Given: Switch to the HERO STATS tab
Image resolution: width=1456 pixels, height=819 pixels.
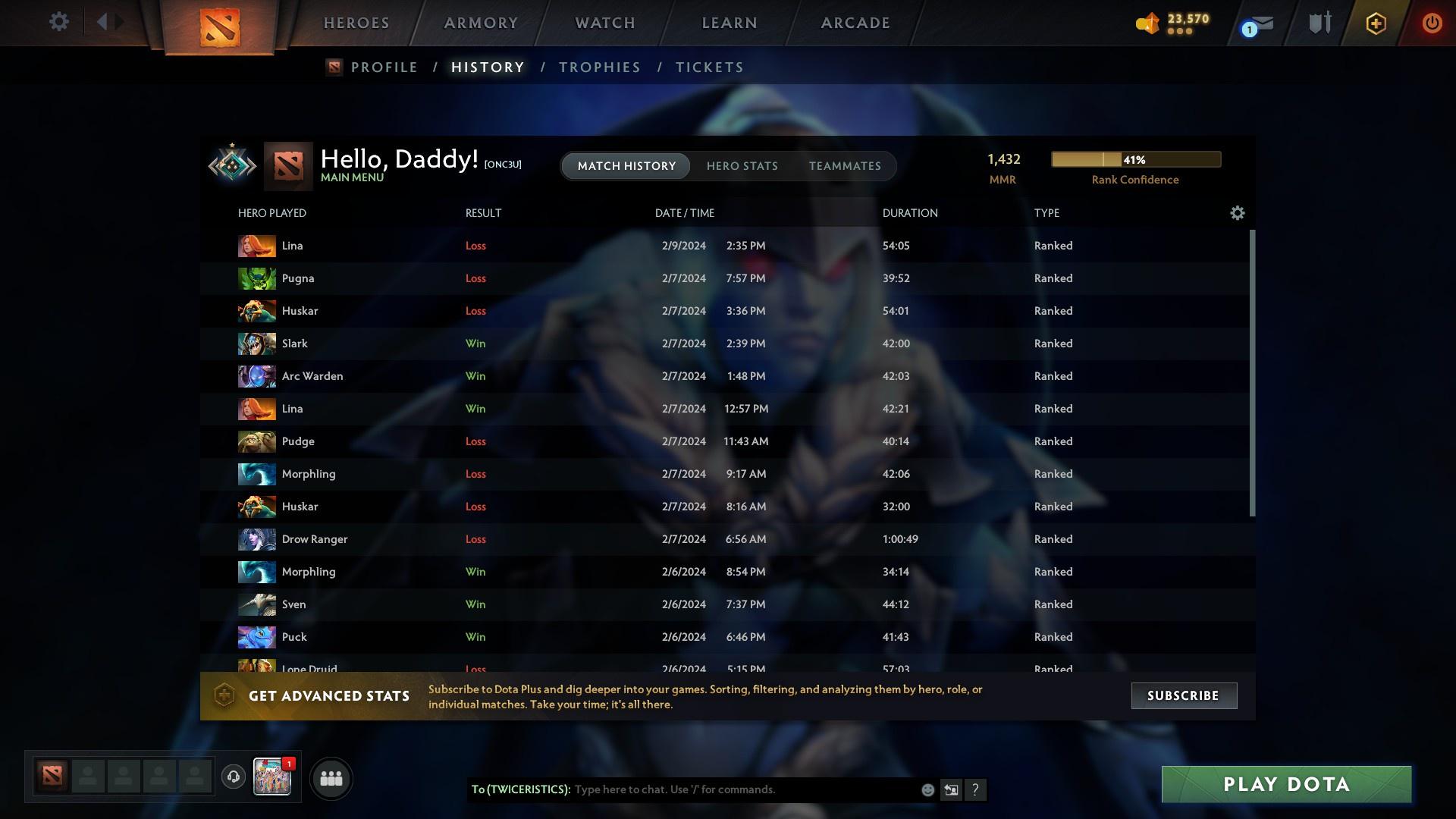Looking at the screenshot, I should 742,166.
